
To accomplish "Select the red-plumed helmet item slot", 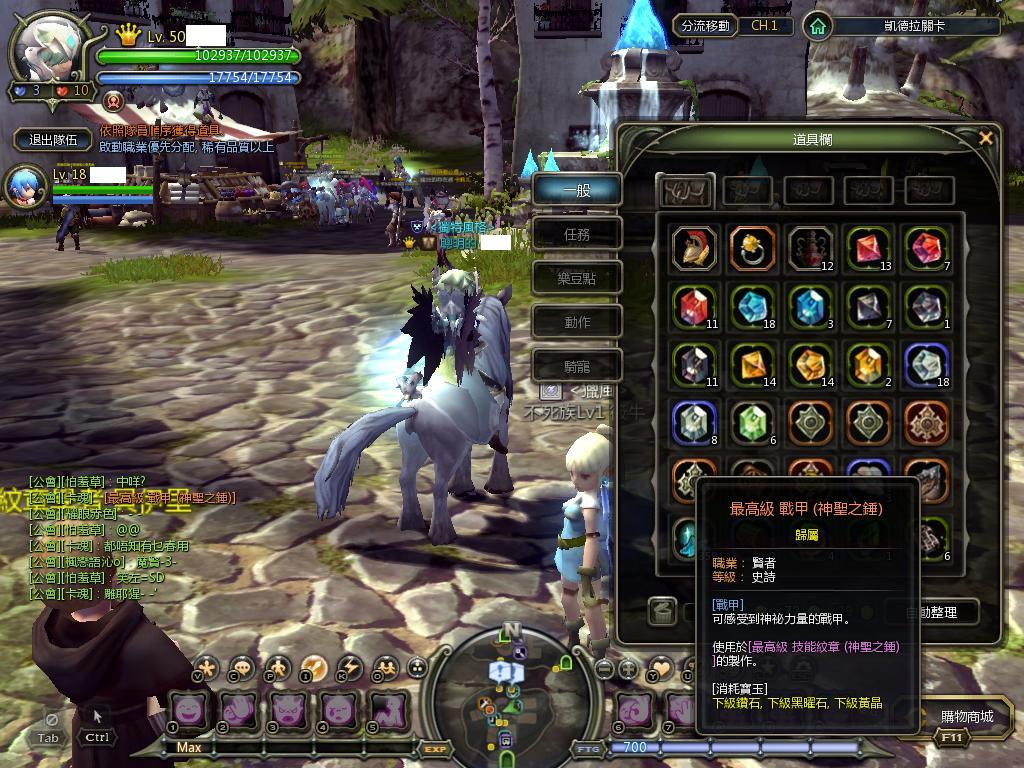I will [x=694, y=248].
